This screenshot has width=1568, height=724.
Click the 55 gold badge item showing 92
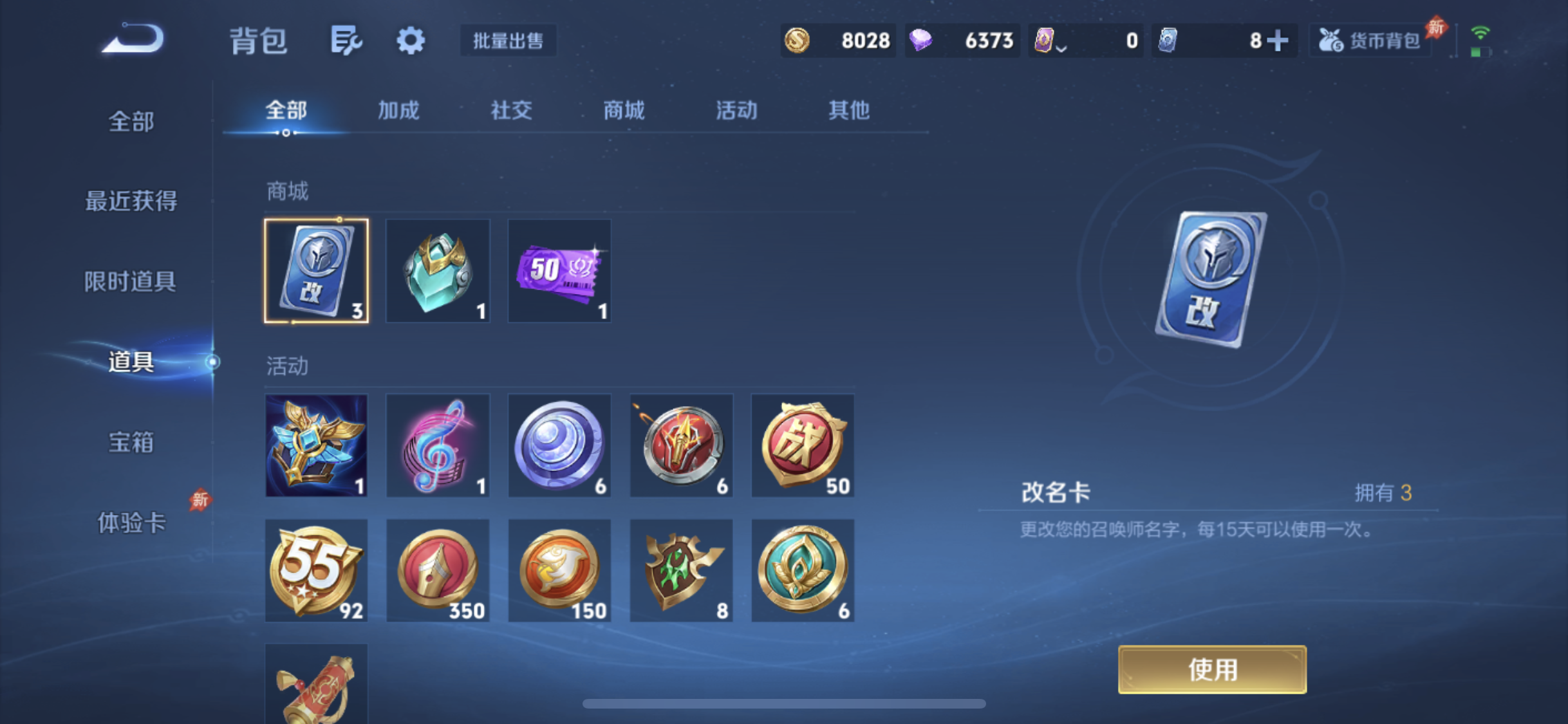point(316,570)
